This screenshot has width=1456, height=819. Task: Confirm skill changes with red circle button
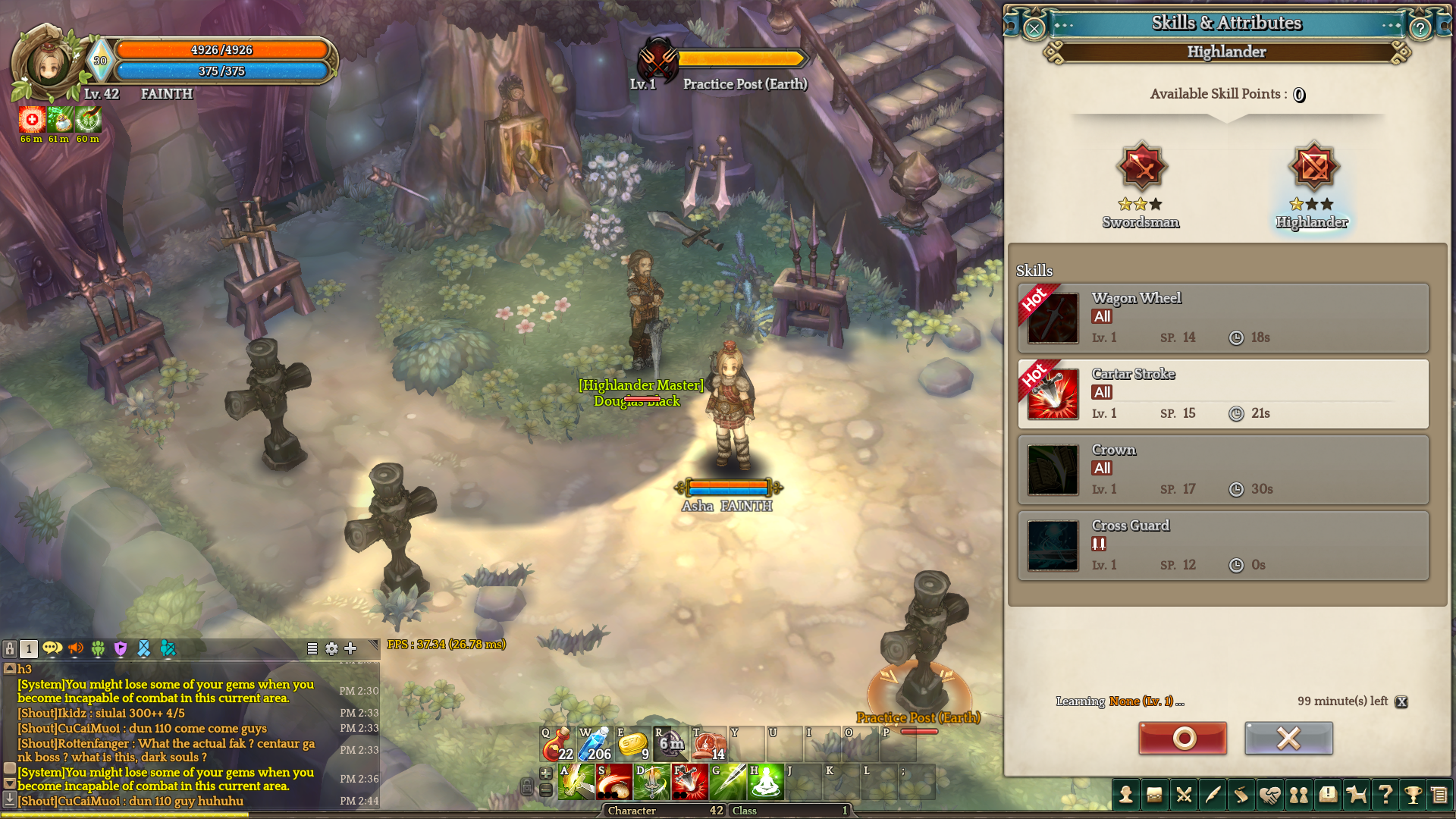(x=1182, y=738)
